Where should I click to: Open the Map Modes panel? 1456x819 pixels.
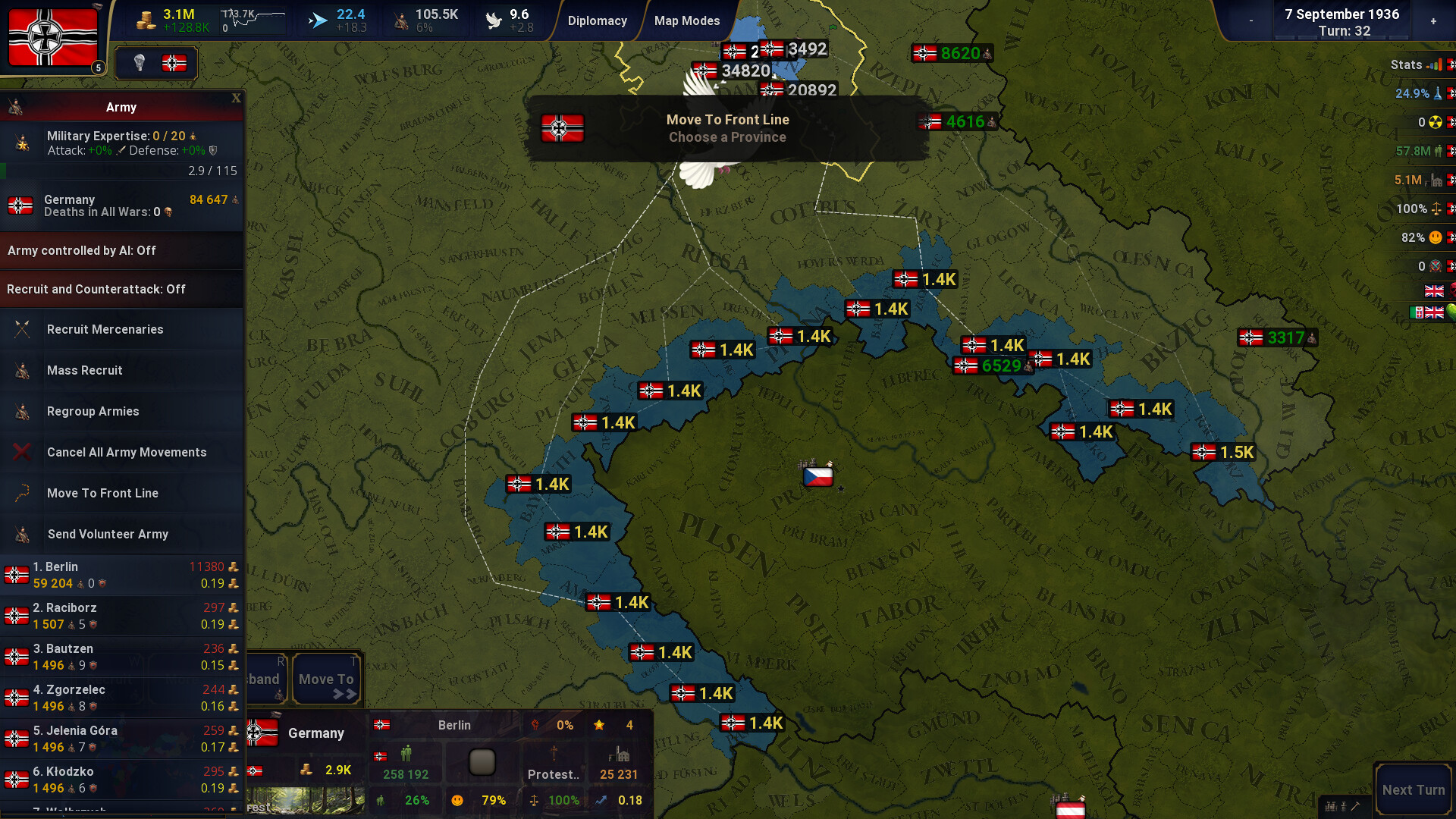point(686,20)
